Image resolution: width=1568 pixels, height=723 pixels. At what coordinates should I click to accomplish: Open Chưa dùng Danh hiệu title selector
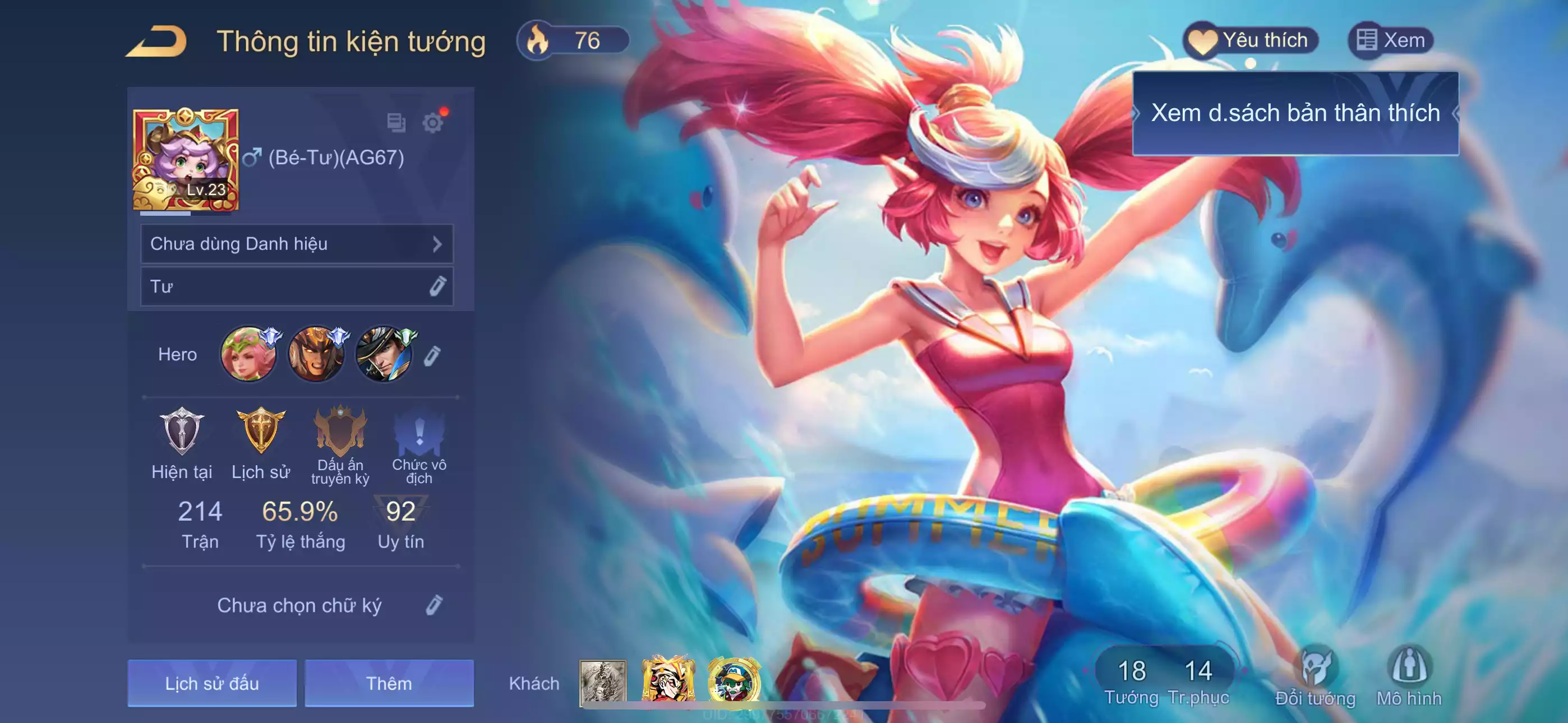(x=297, y=244)
